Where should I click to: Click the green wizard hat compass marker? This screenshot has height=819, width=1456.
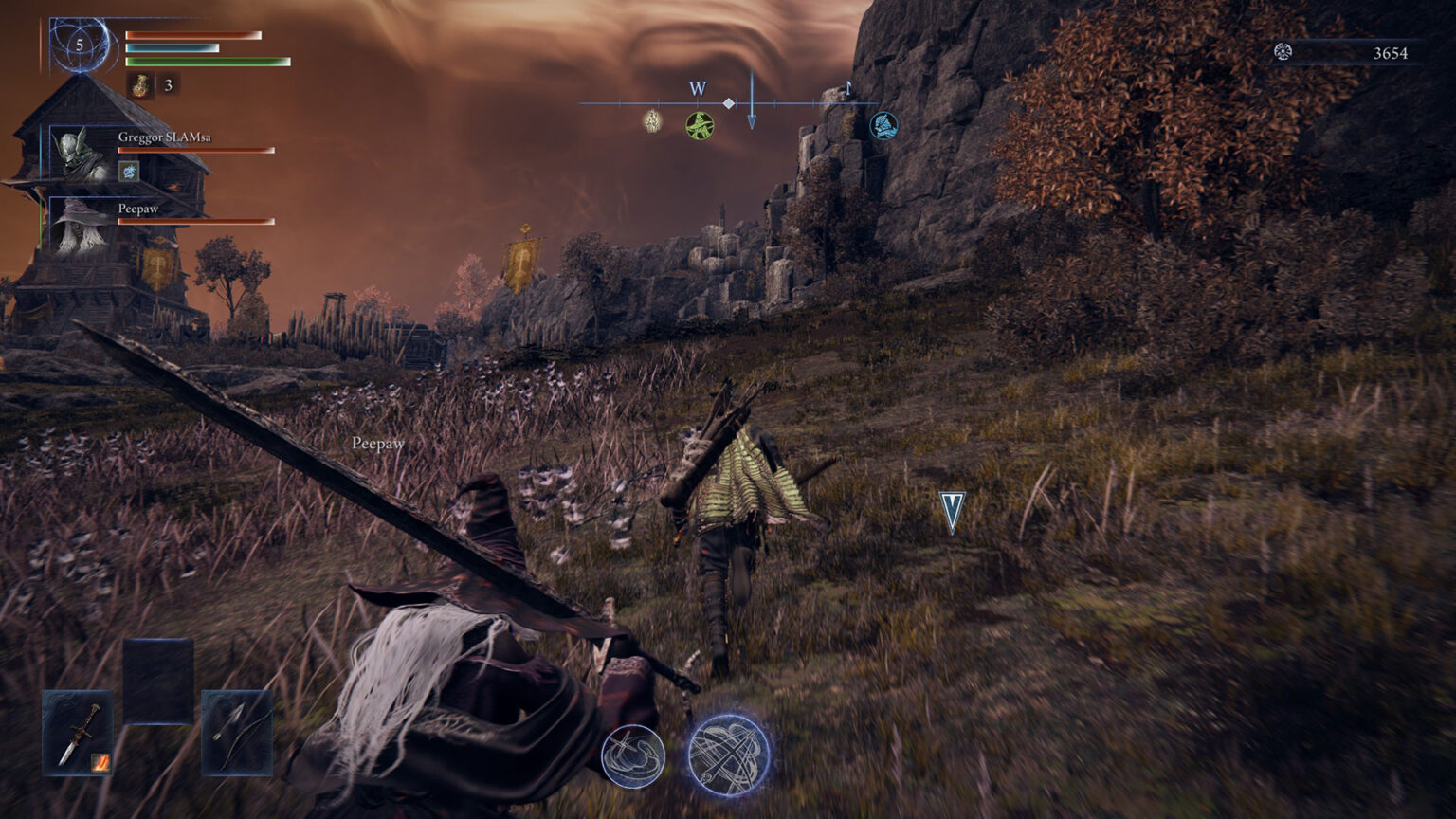click(699, 125)
